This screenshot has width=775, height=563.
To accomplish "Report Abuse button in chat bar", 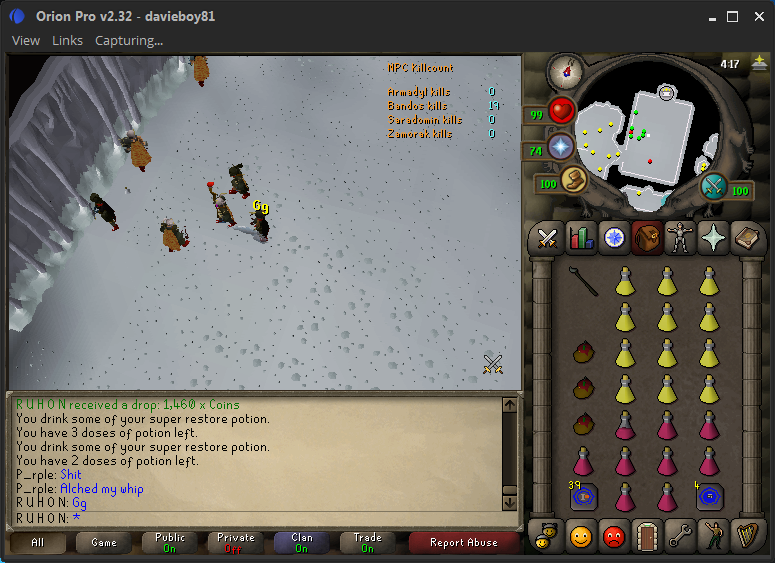I will [463, 543].
